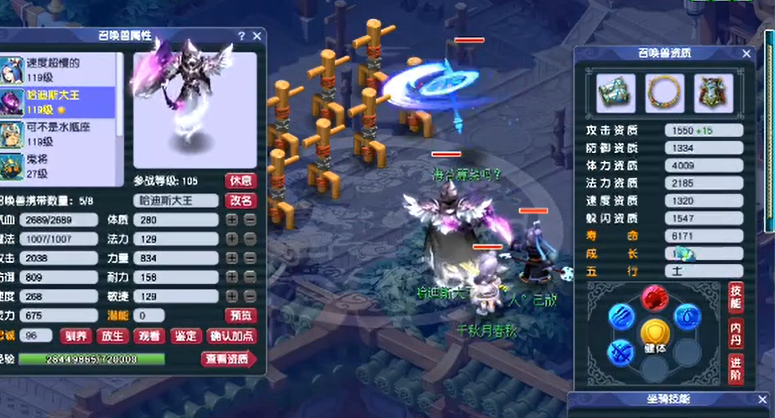Open help for the beast attributes window
Image resolution: width=775 pixels, height=418 pixels.
coord(241,35)
